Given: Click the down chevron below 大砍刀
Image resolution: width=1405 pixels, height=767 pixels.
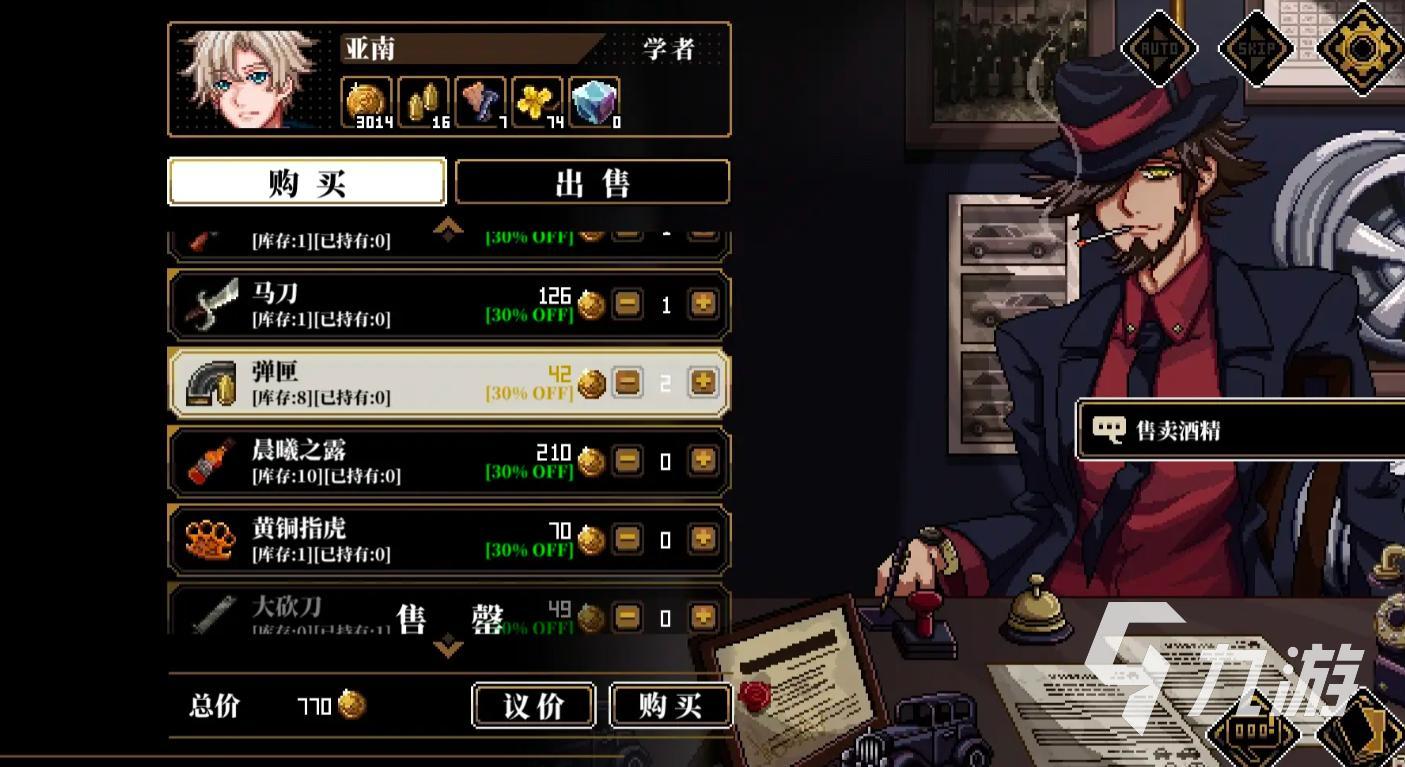Looking at the screenshot, I should 447,646.
